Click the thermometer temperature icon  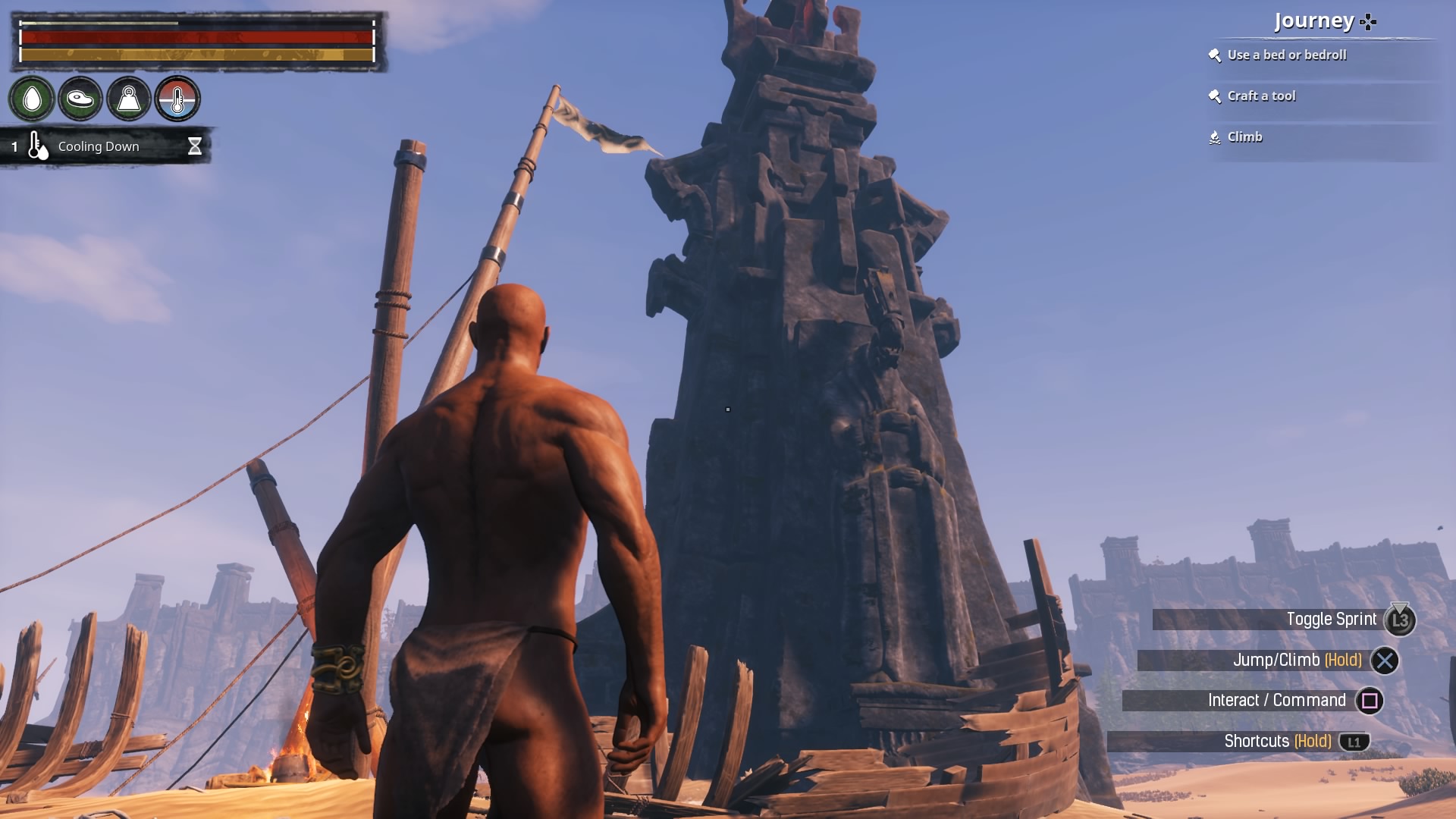click(x=177, y=99)
